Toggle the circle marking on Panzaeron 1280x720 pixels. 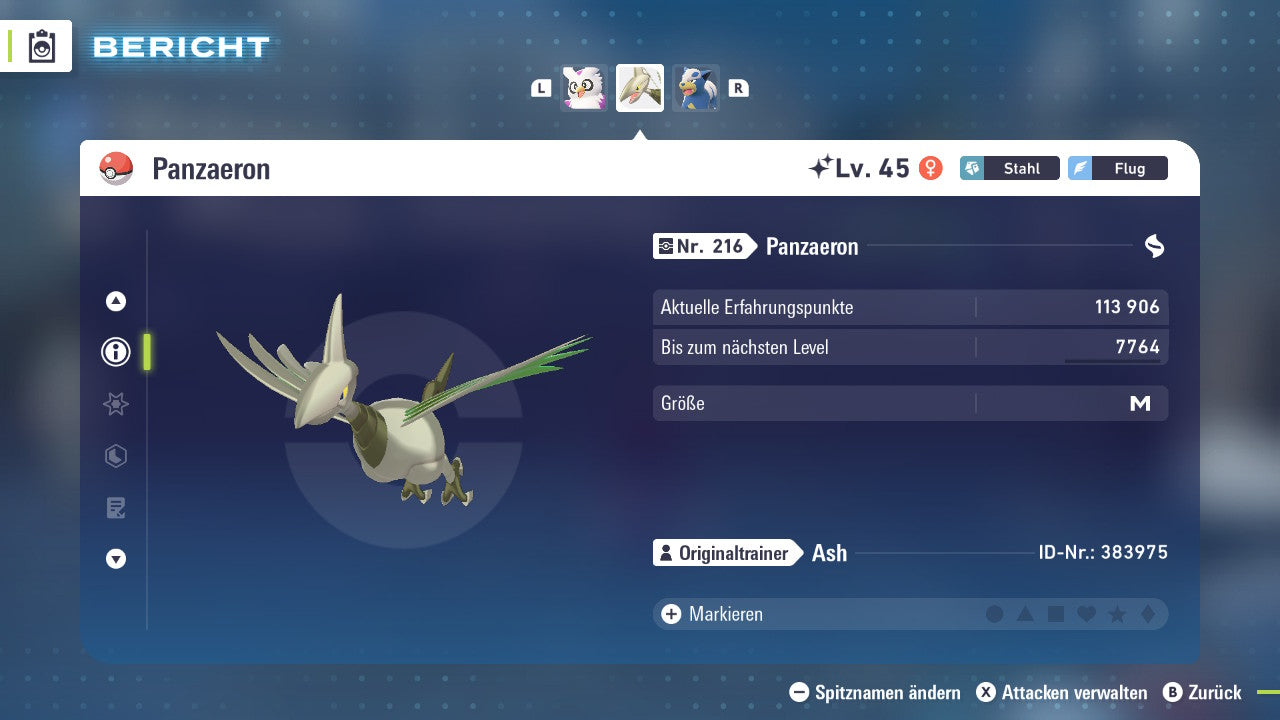tap(995, 614)
